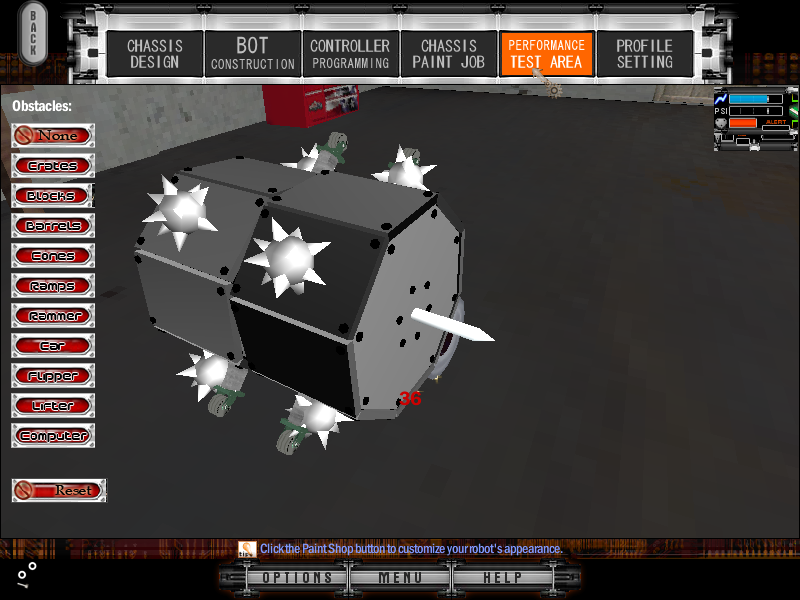The image size is (800, 600).
Task: Choose the Flipper opponent
Action: (53, 376)
